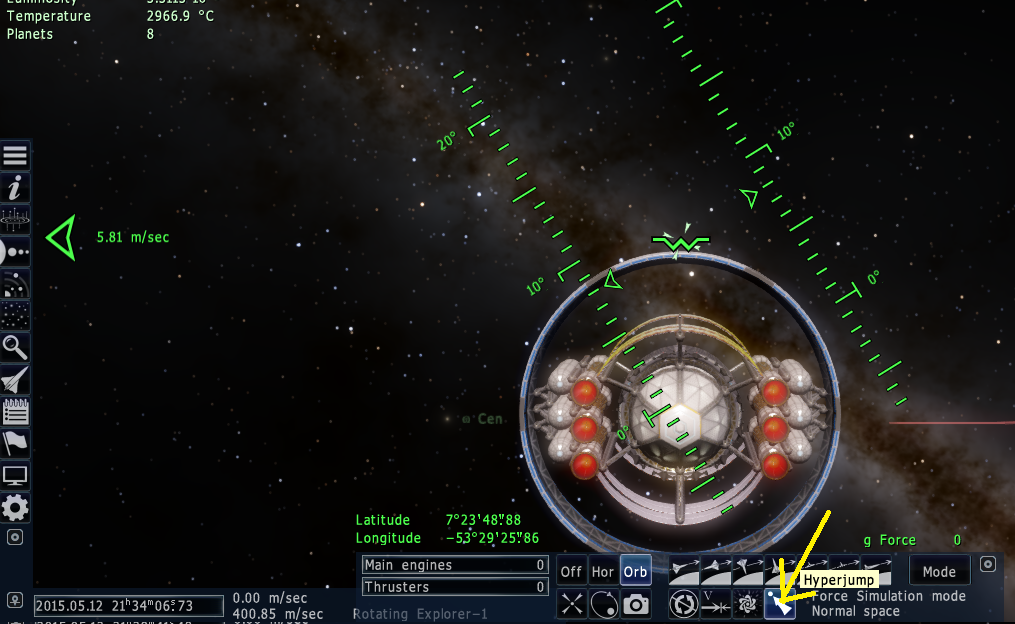This screenshot has width=1015, height=624.
Task: Activate the Hyperjump button
Action: pos(780,604)
